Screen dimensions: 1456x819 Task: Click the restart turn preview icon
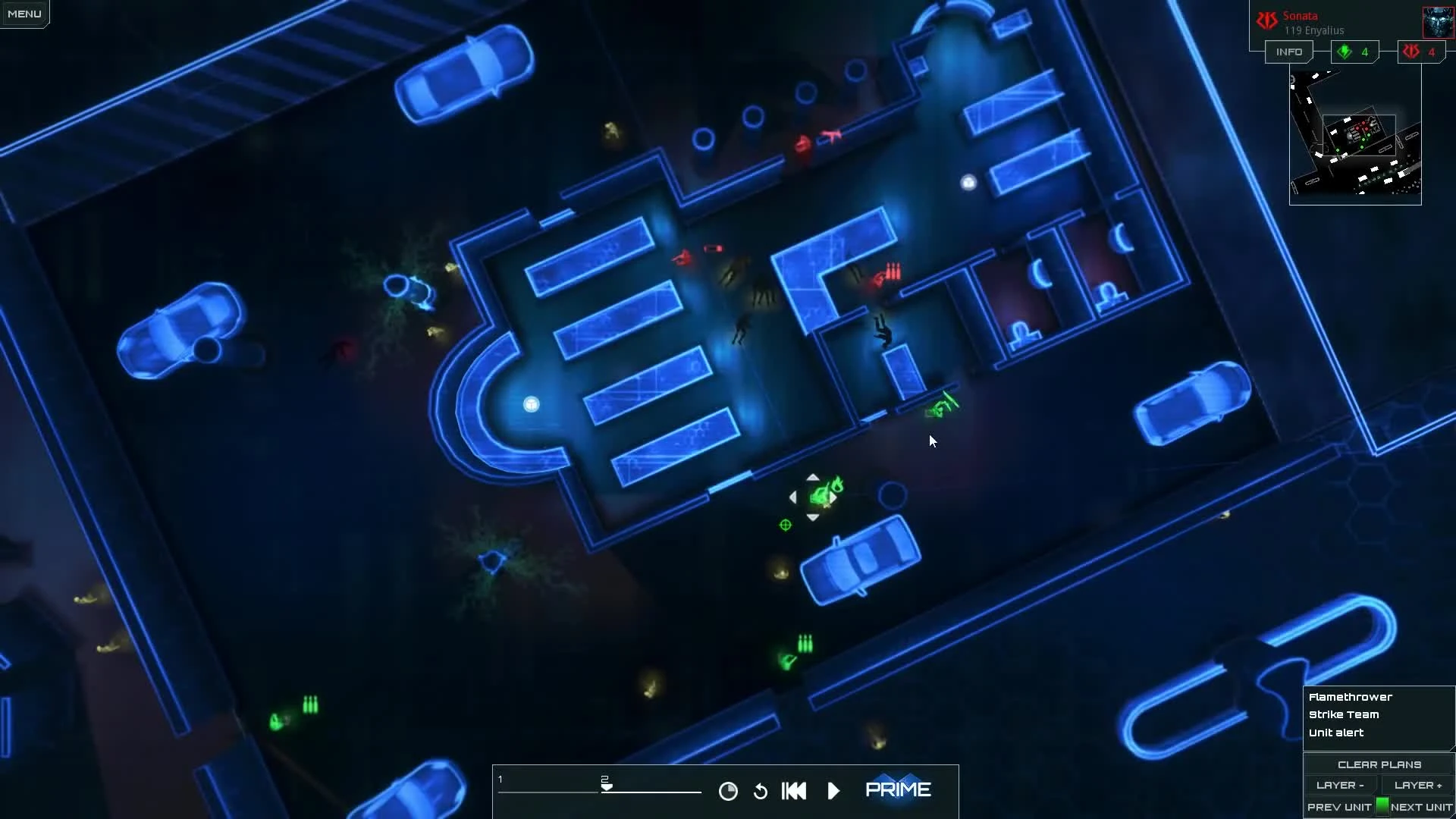click(x=761, y=790)
